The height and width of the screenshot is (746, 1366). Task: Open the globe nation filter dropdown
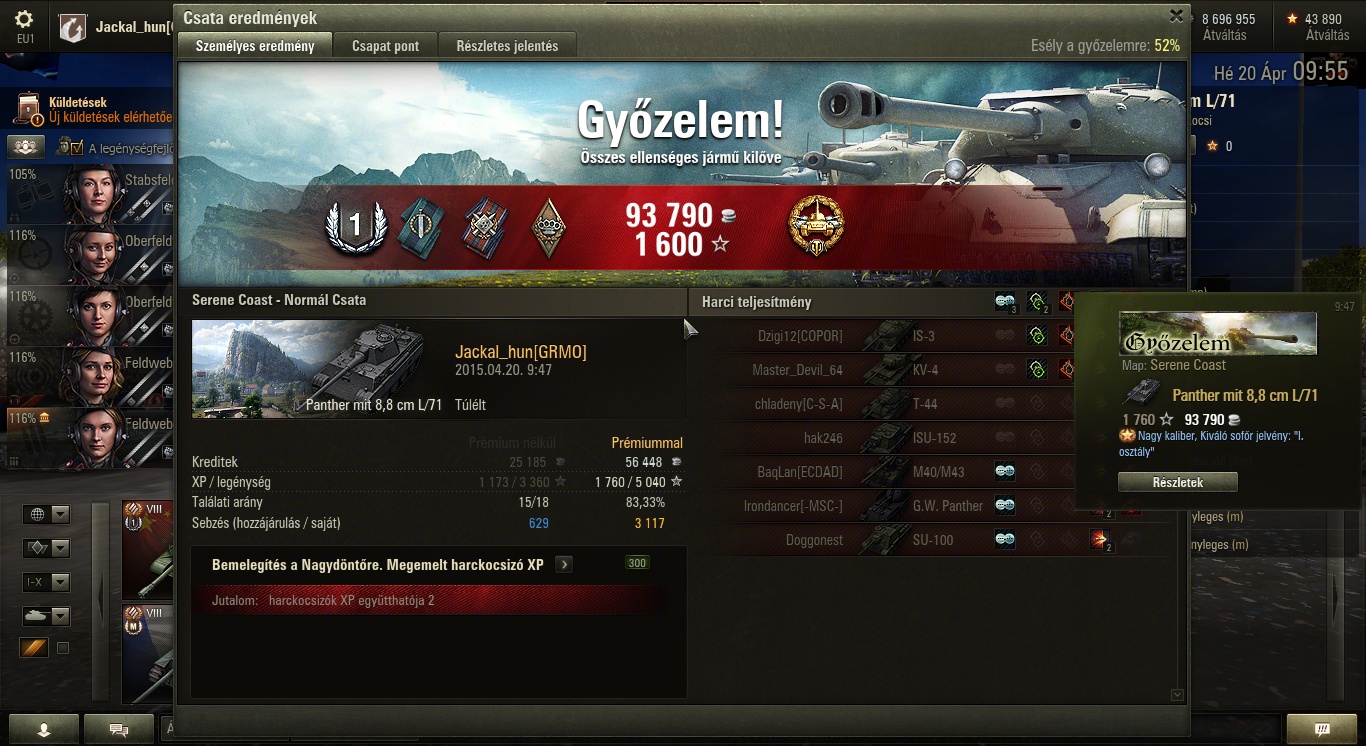pyautogui.click(x=47, y=515)
